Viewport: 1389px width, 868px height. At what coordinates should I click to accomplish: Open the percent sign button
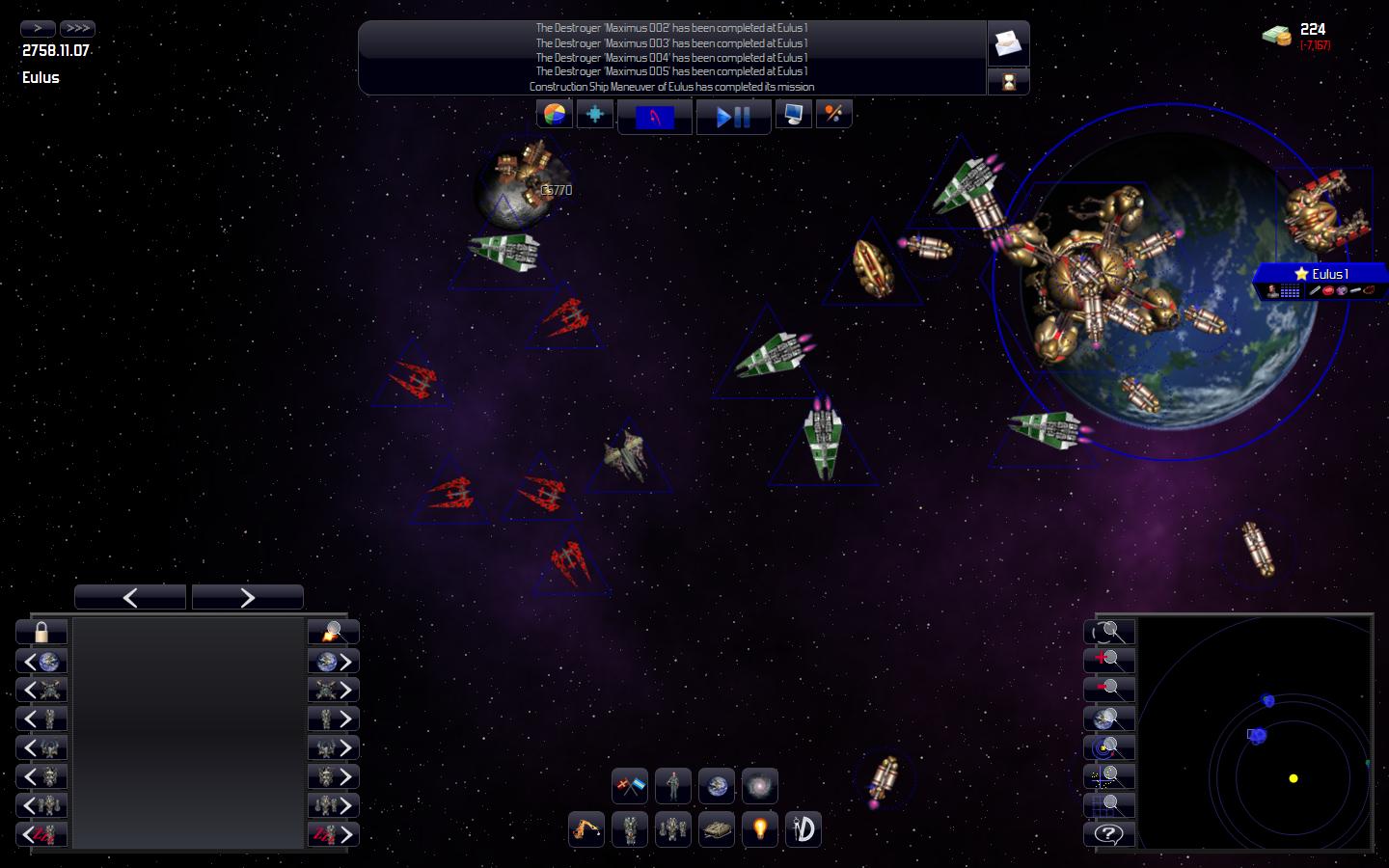tap(833, 115)
